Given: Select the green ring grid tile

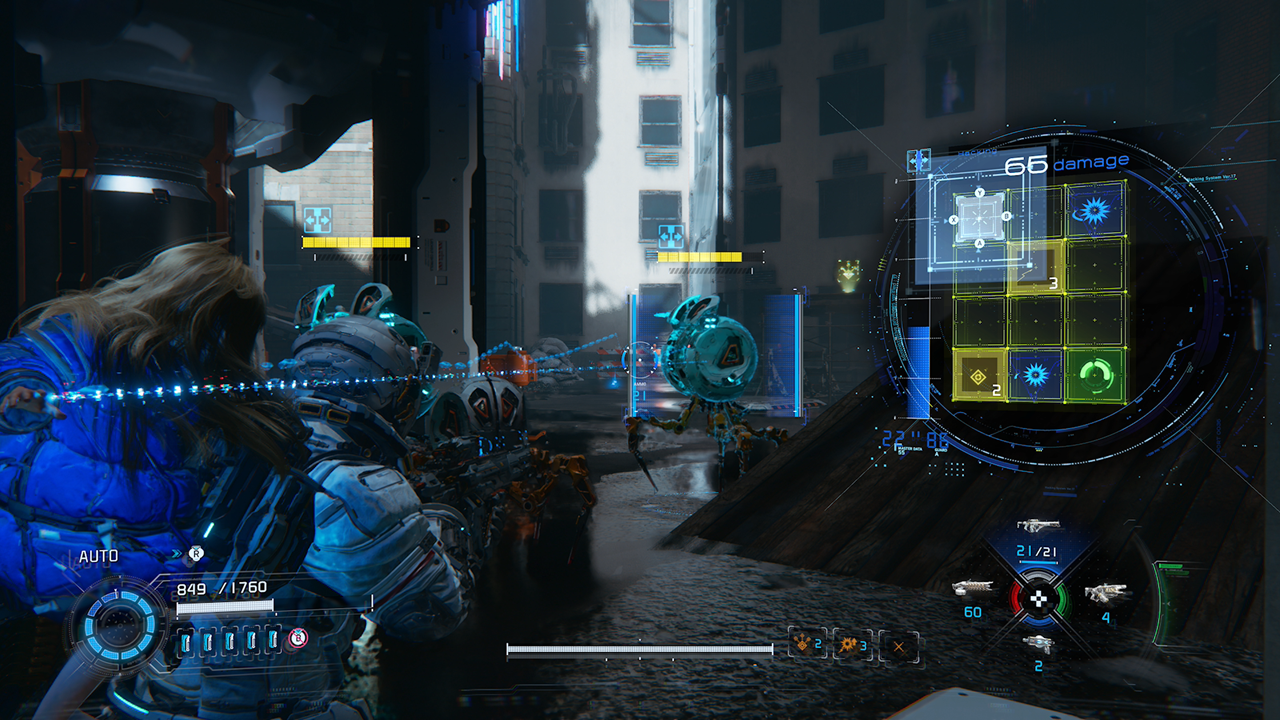Looking at the screenshot, I should (x=1096, y=376).
